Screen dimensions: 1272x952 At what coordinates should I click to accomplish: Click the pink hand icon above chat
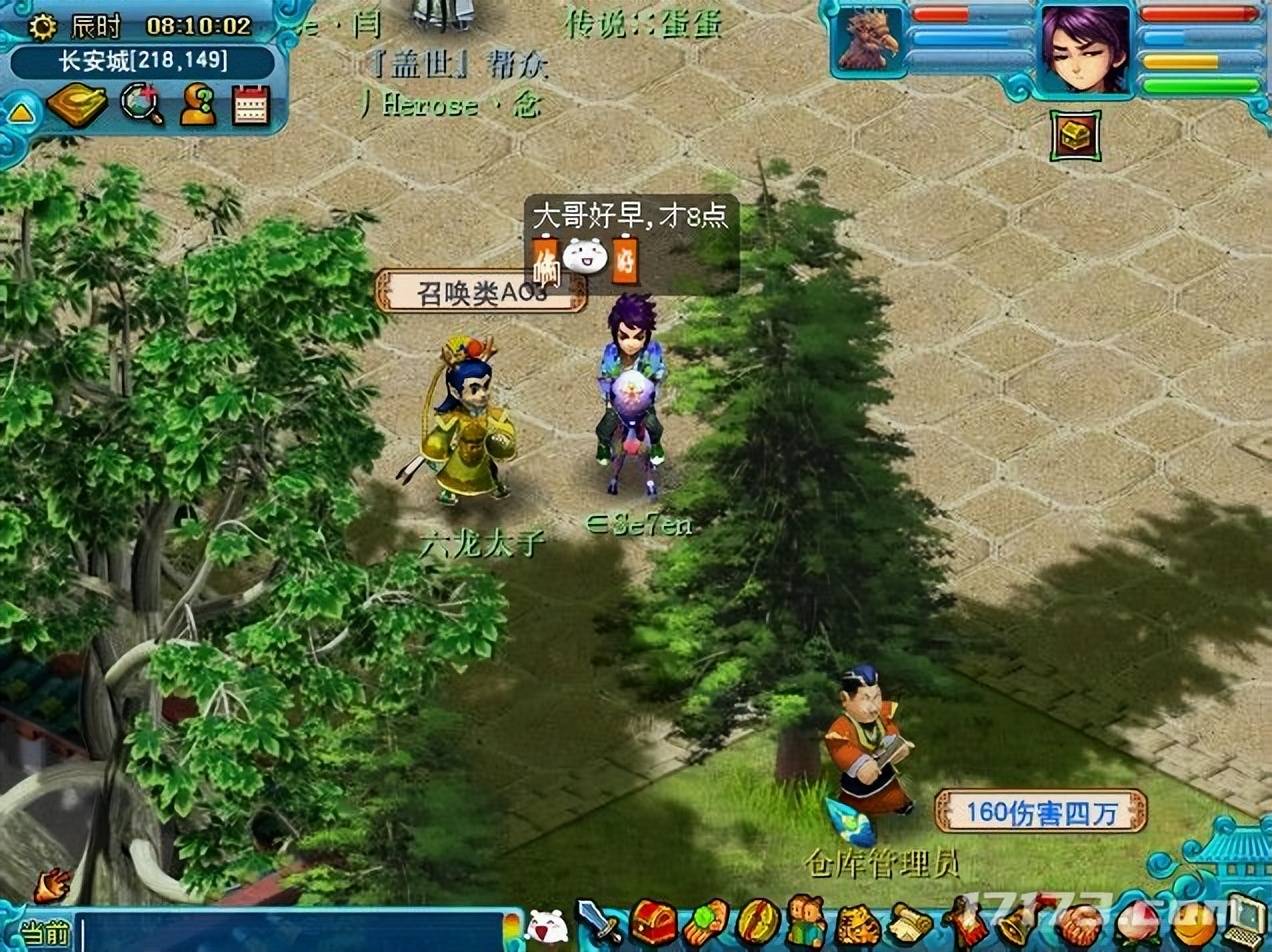52,884
